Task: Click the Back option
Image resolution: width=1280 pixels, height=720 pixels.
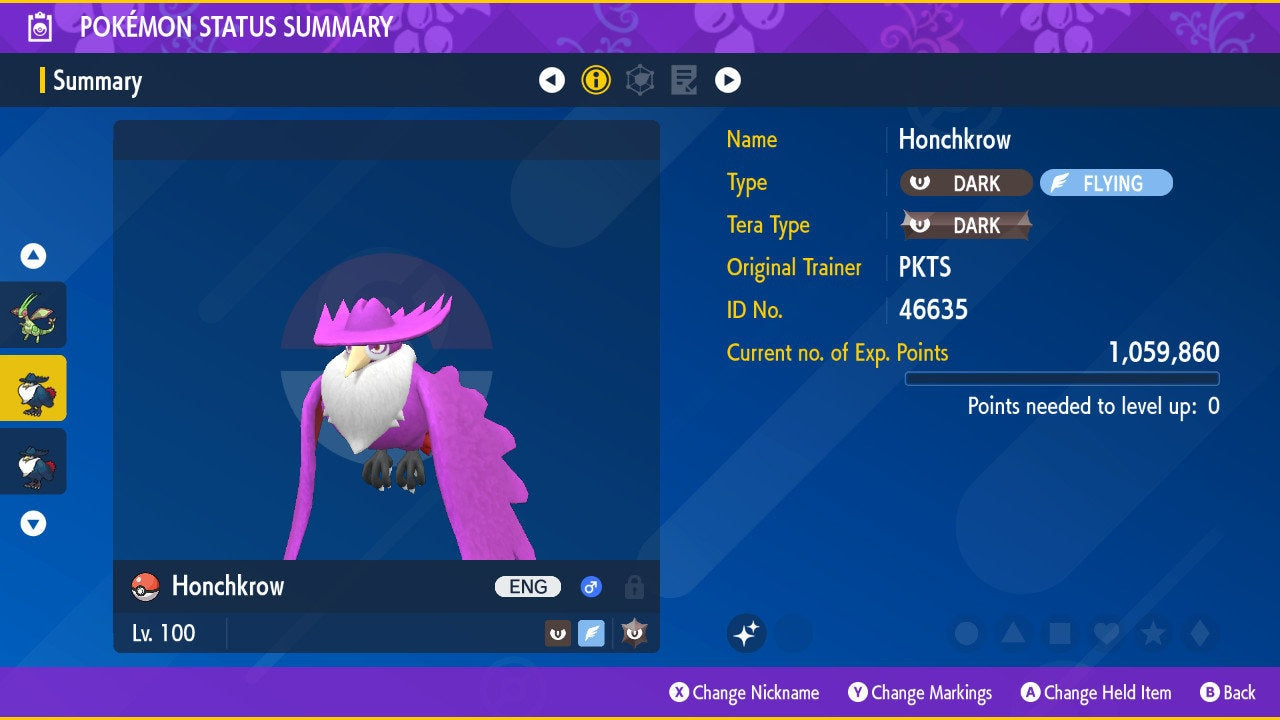Action: (1228, 693)
